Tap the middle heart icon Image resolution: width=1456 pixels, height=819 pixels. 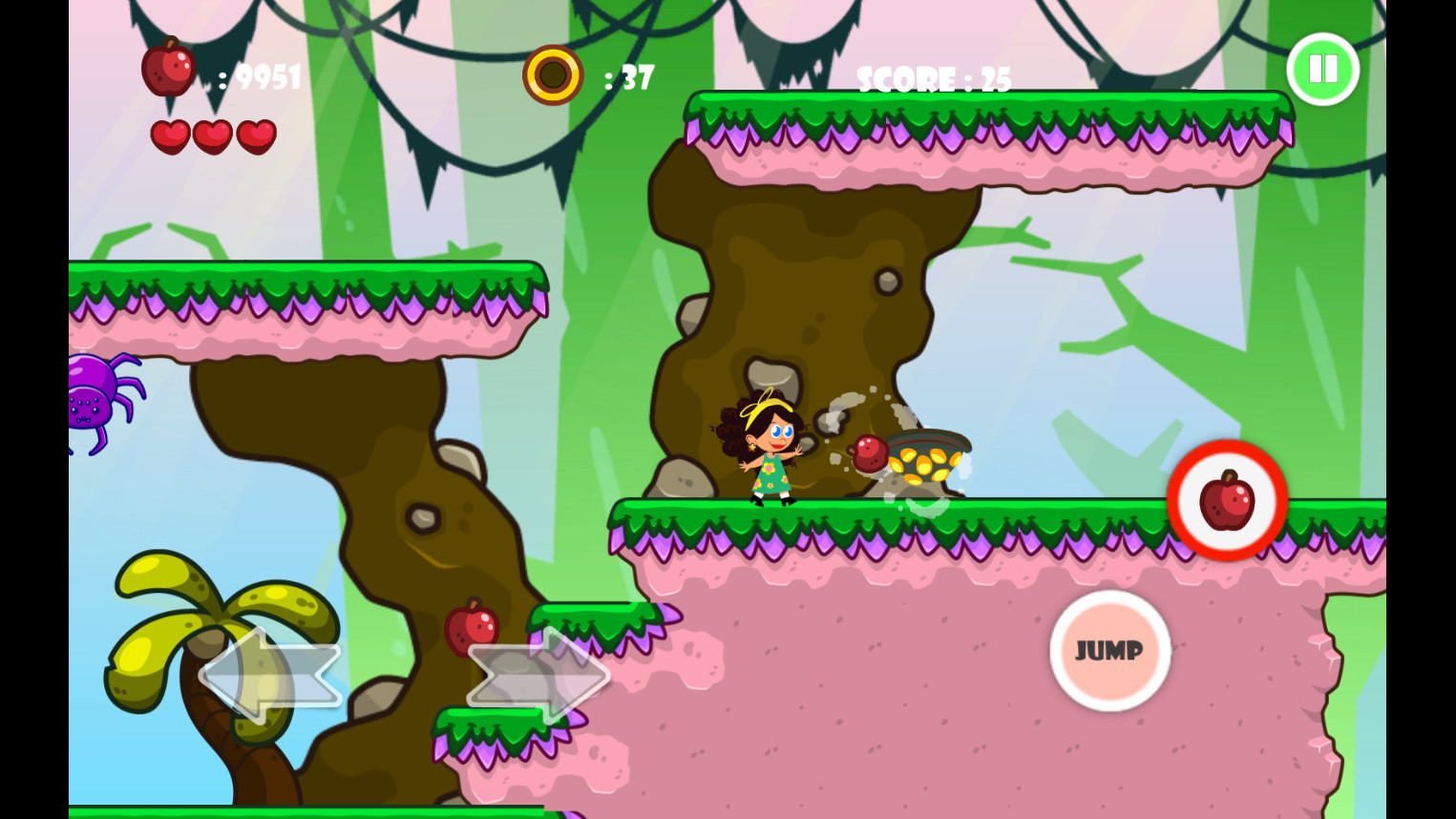click(x=212, y=136)
